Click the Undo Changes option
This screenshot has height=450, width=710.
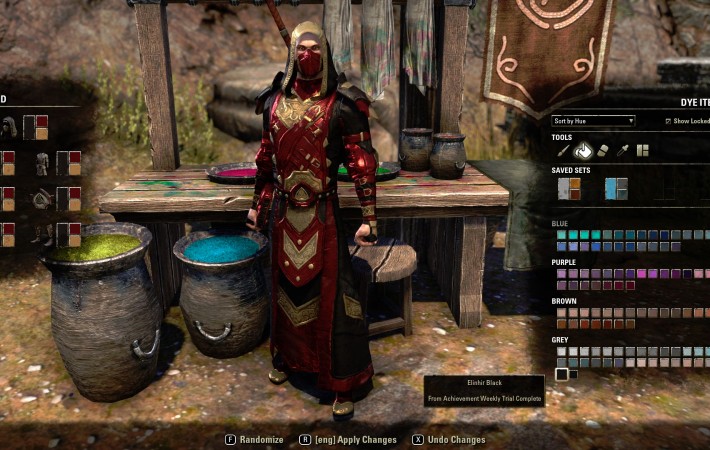pos(448,440)
